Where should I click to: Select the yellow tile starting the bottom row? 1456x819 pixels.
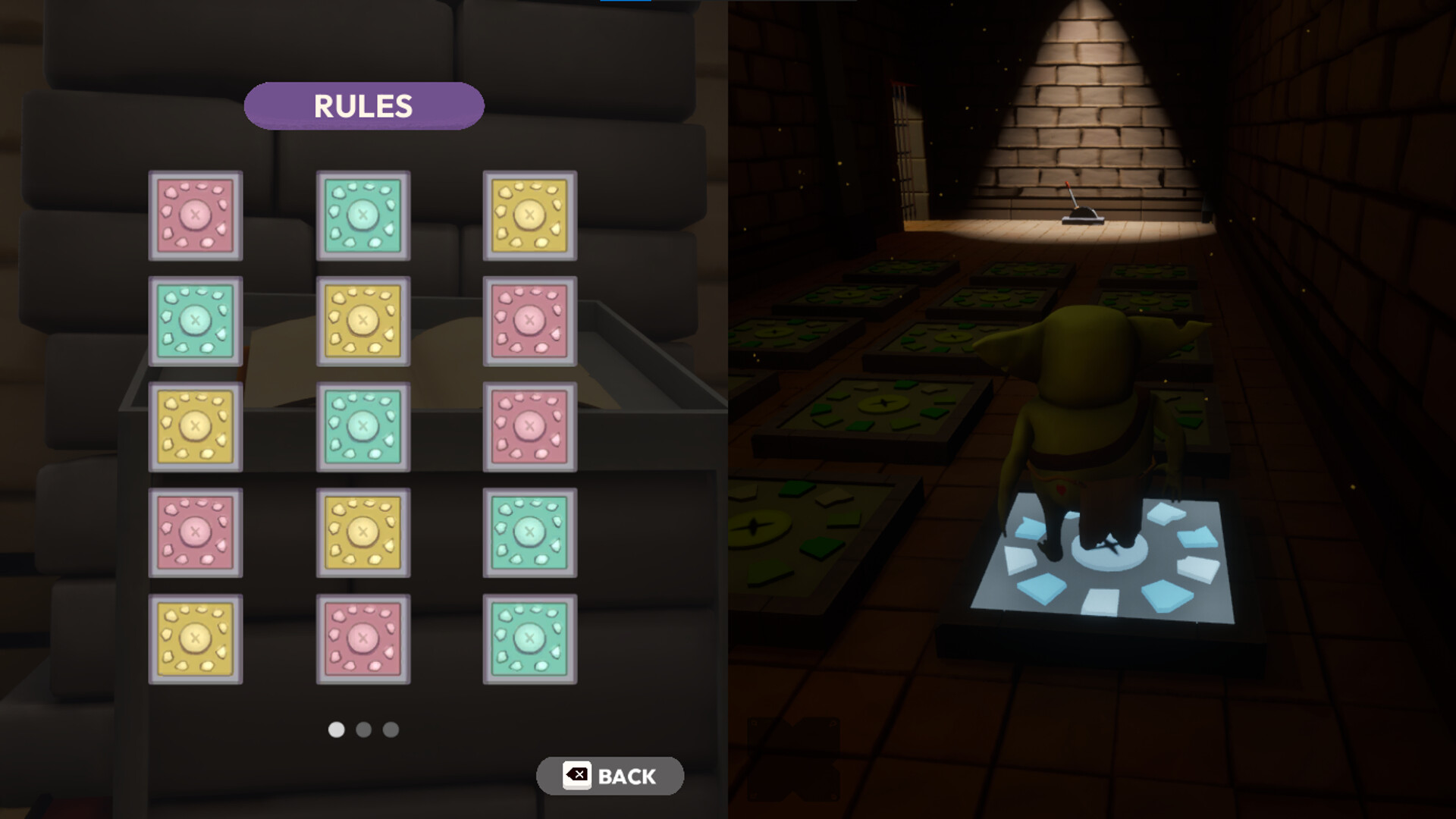coord(196,637)
